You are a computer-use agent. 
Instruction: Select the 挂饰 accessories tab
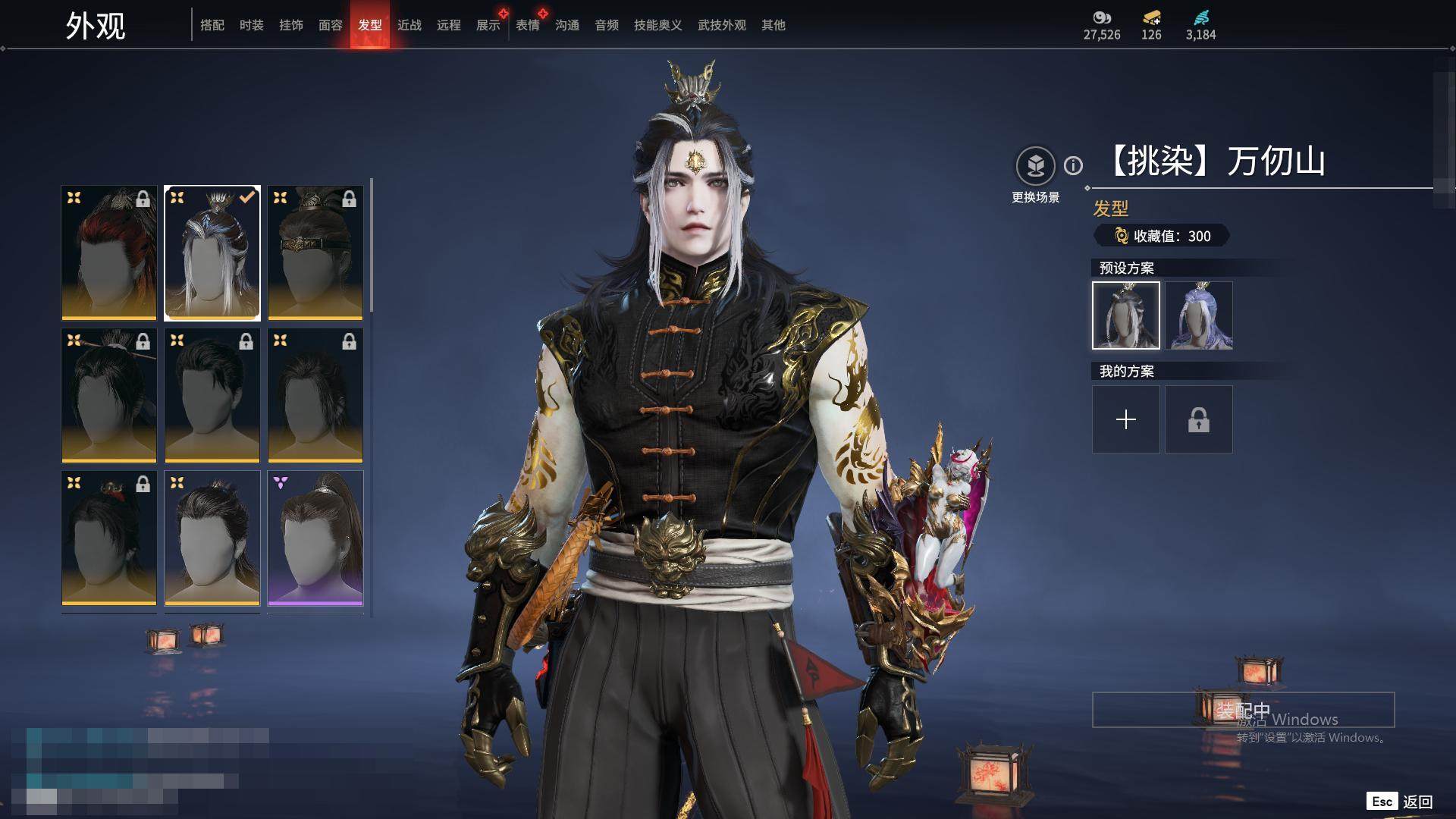291,25
